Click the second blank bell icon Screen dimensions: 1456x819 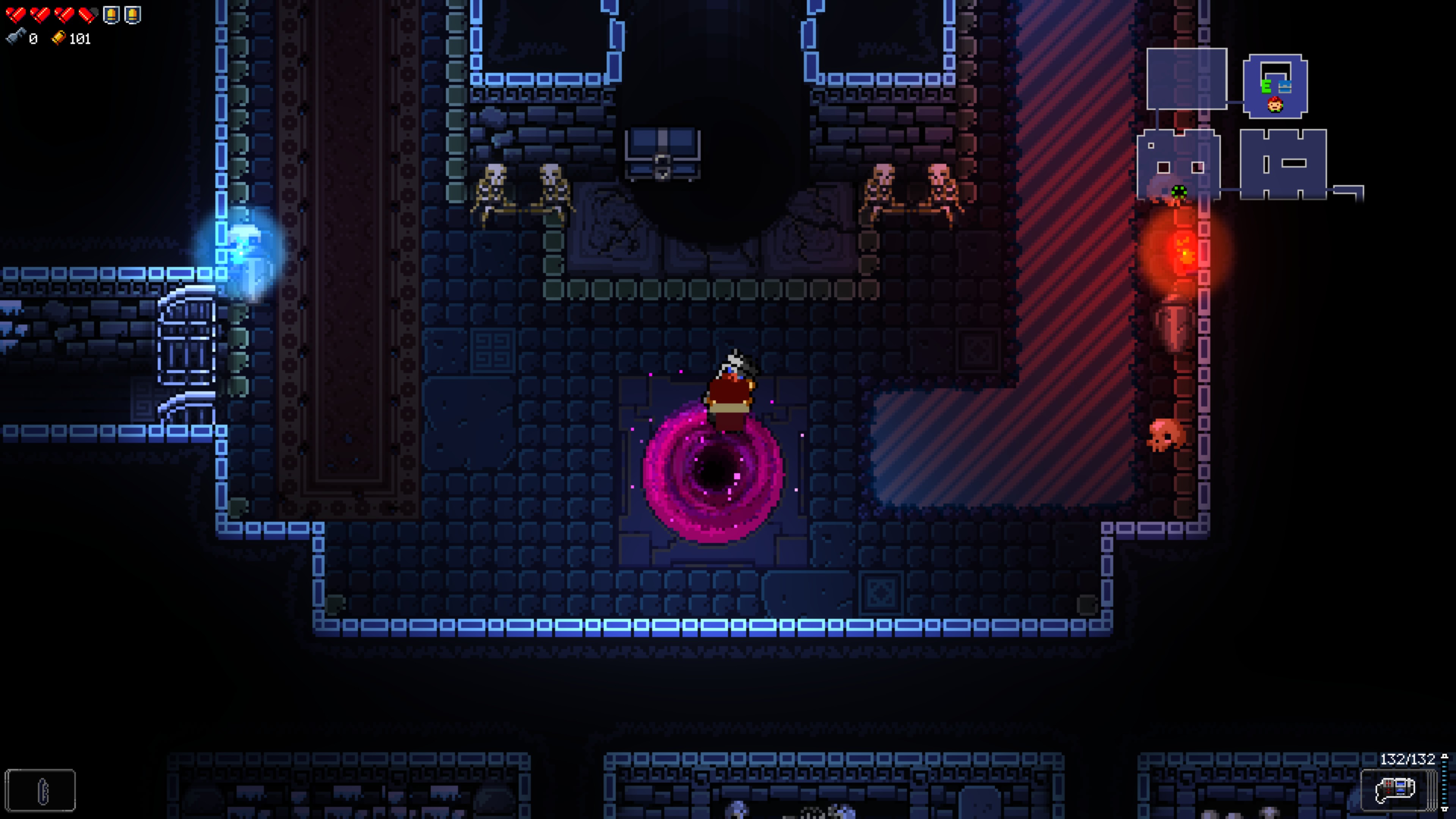point(132,15)
